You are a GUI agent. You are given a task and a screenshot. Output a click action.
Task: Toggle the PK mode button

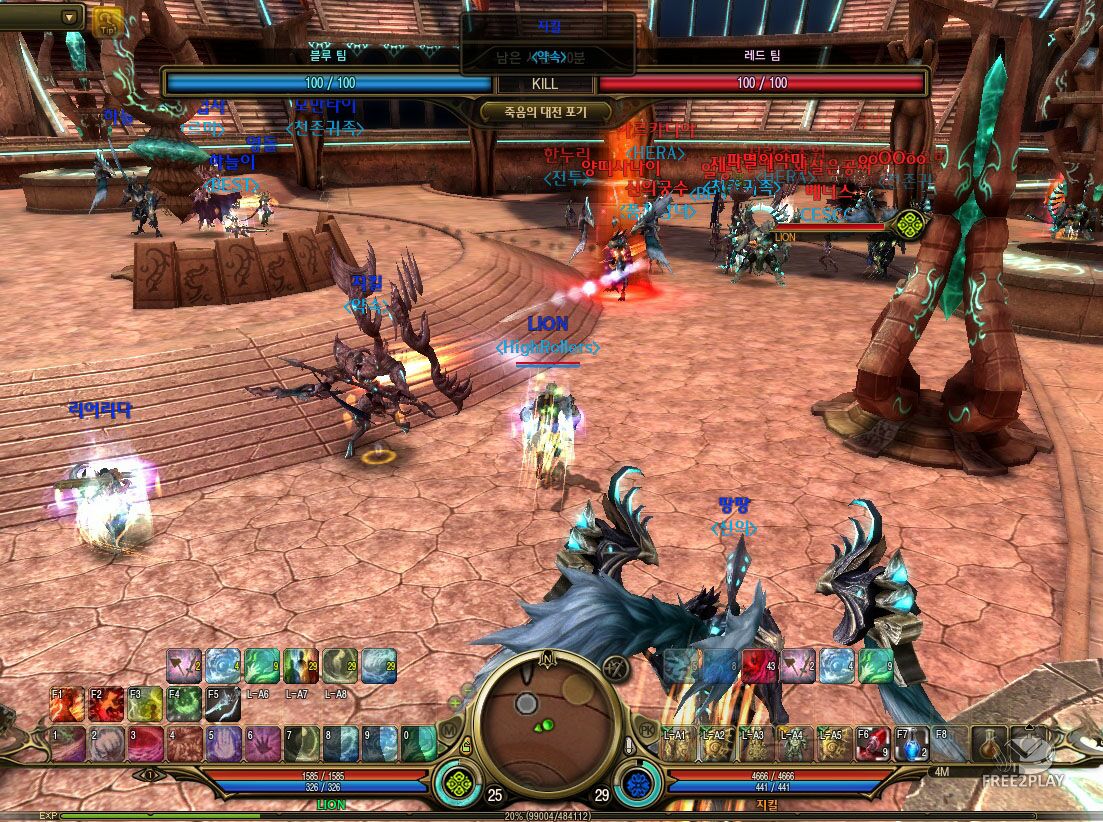tap(645, 729)
